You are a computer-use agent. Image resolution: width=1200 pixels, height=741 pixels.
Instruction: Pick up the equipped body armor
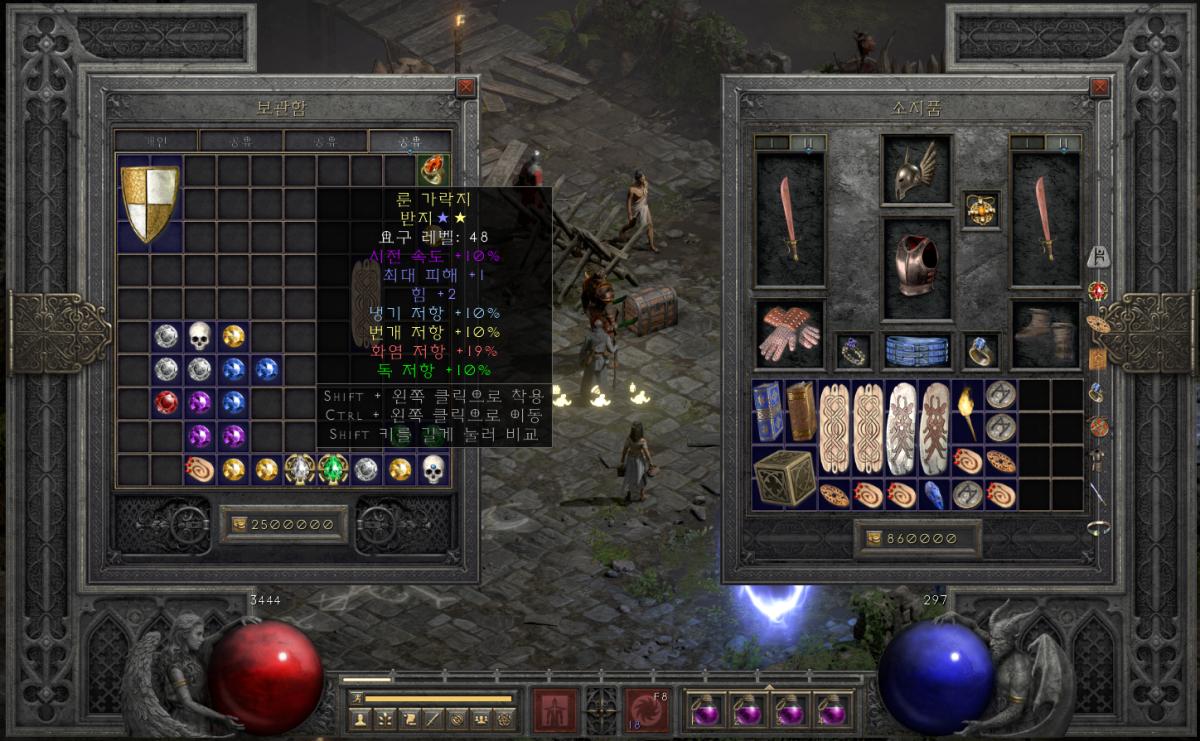click(x=916, y=267)
